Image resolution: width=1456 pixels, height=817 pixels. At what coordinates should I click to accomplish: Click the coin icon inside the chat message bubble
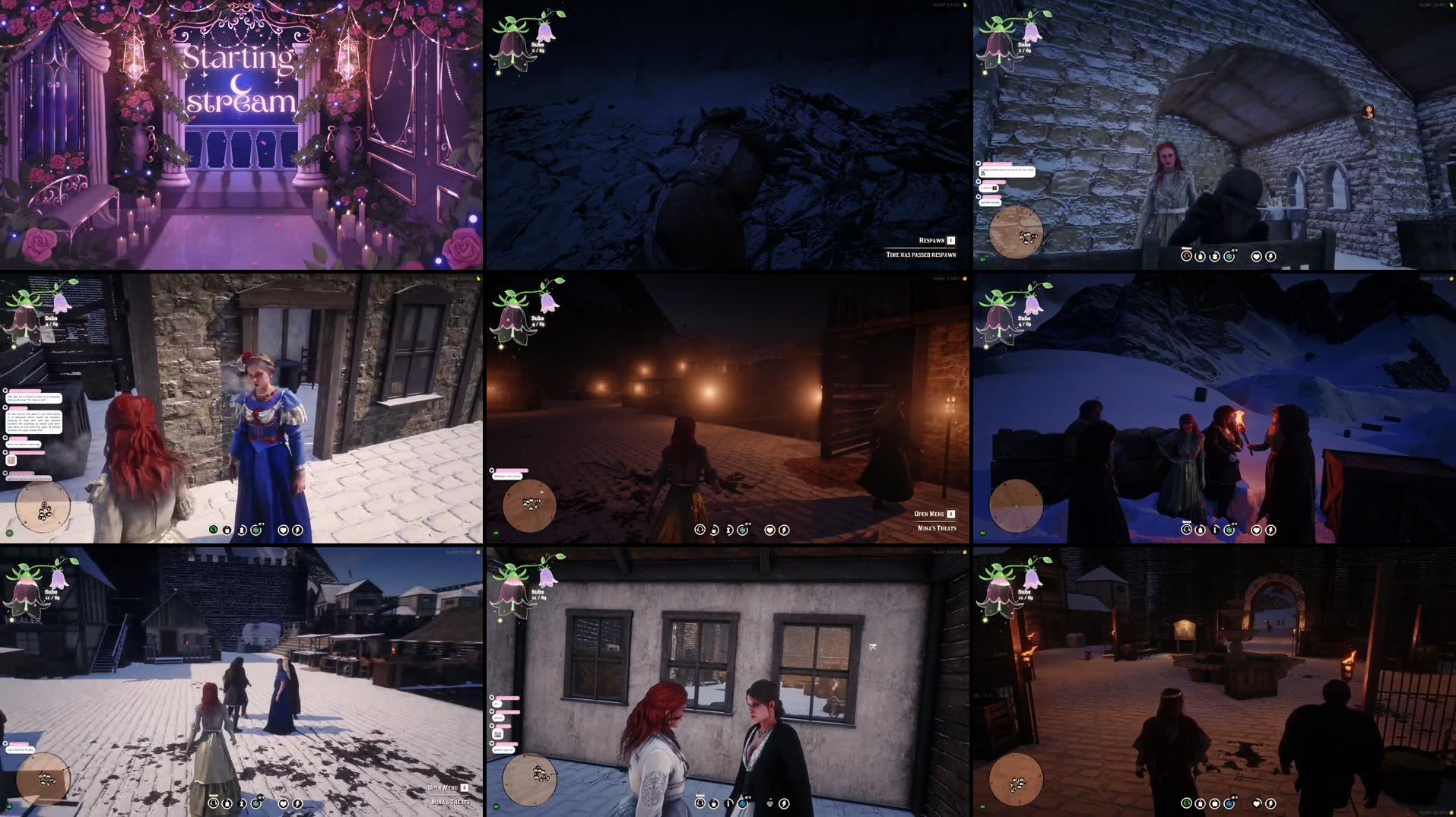(x=994, y=188)
